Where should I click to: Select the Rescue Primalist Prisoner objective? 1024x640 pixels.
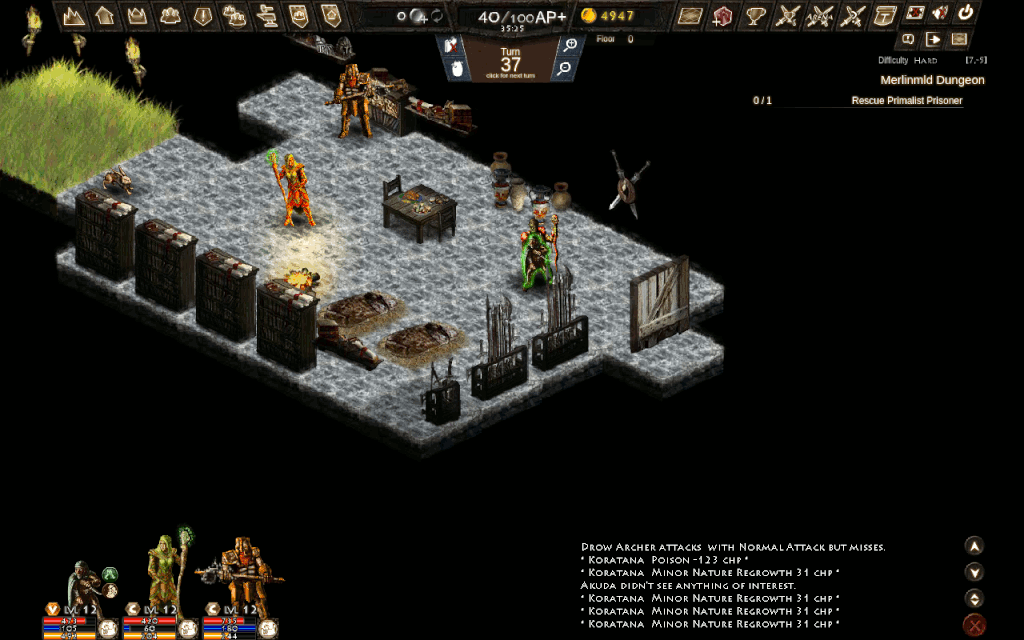pos(906,101)
